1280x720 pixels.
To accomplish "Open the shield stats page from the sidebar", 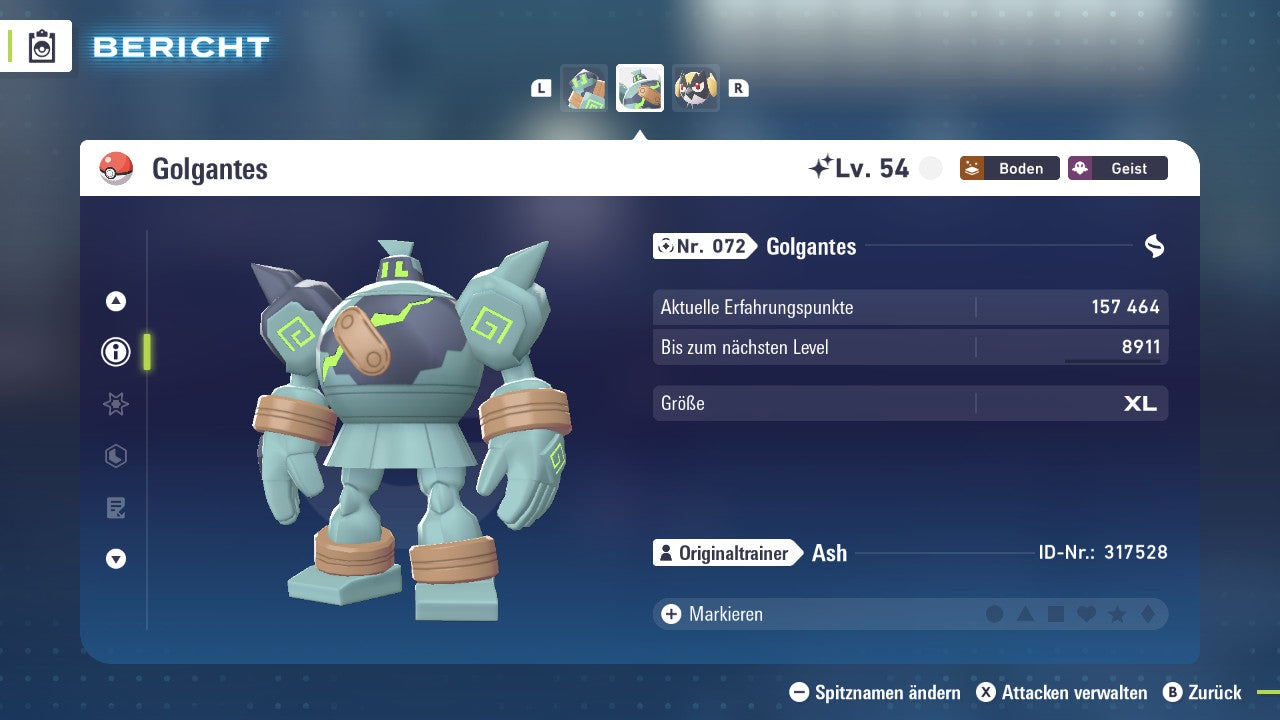I will click(115, 456).
